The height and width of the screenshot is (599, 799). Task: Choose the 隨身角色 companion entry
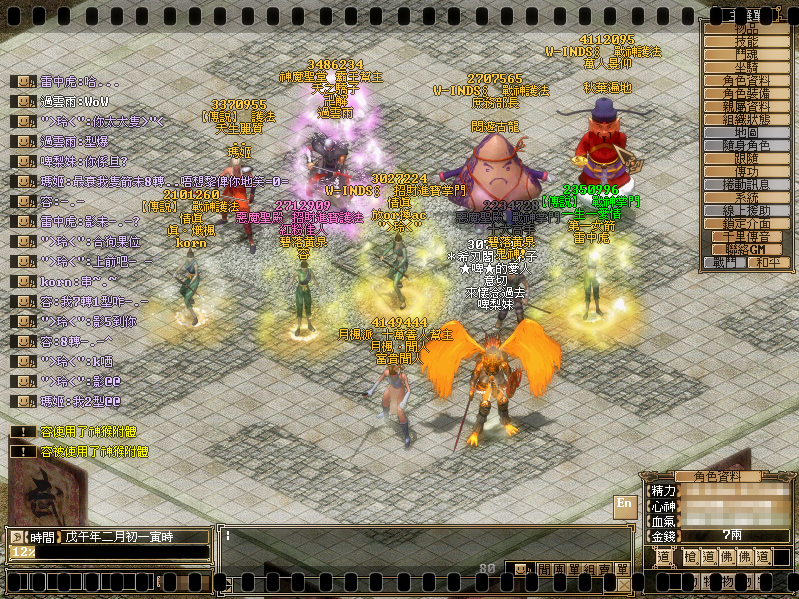click(x=746, y=146)
